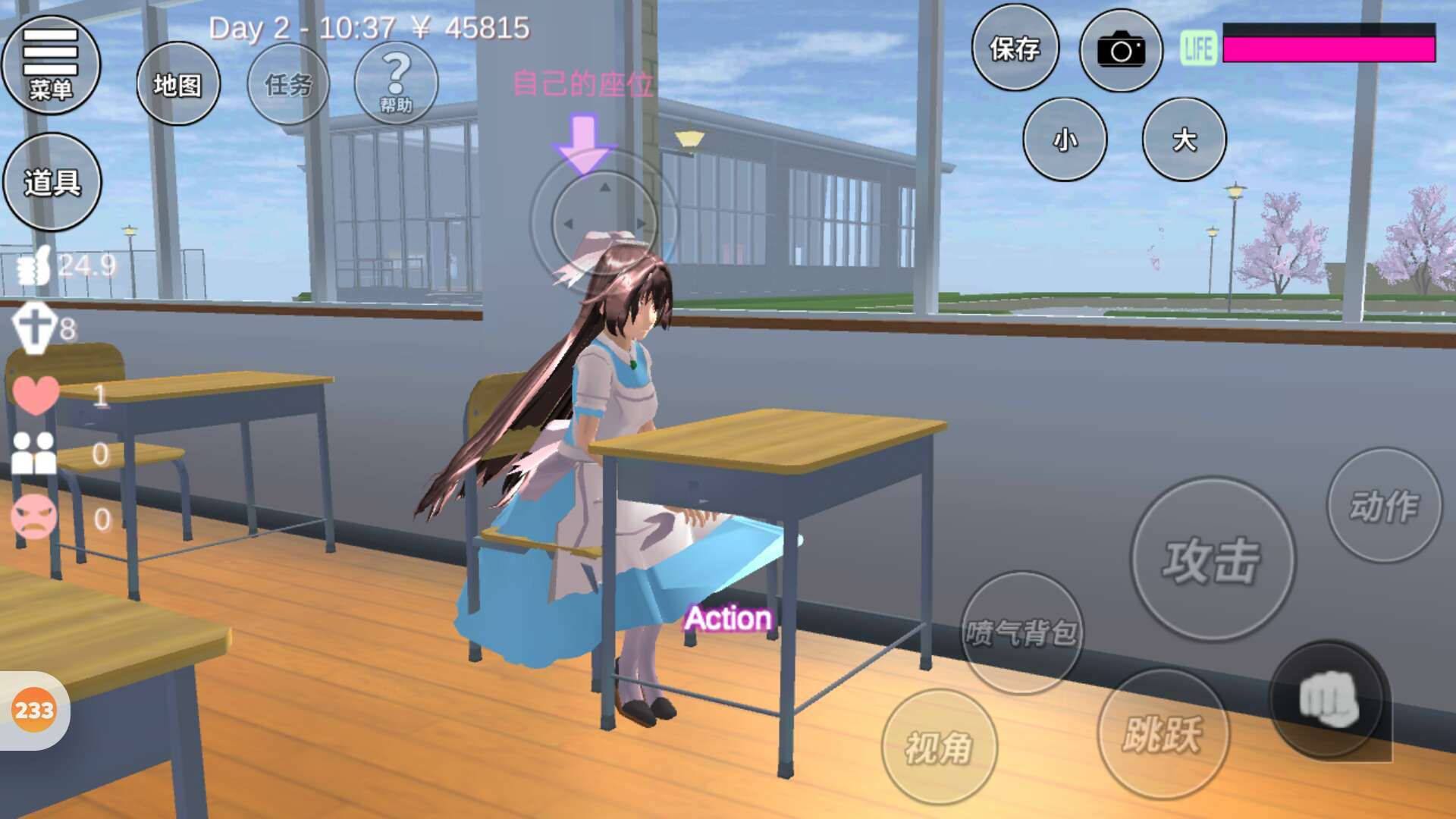This screenshot has height=819, width=1456.
Task: Tap the 攻击 attack button
Action: tap(1213, 560)
